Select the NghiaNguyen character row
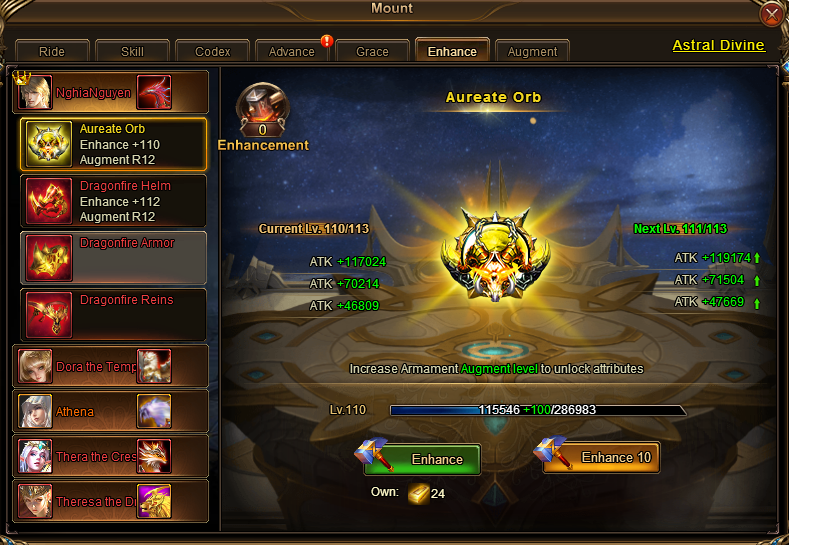817x545 pixels. pyautogui.click(x=111, y=92)
